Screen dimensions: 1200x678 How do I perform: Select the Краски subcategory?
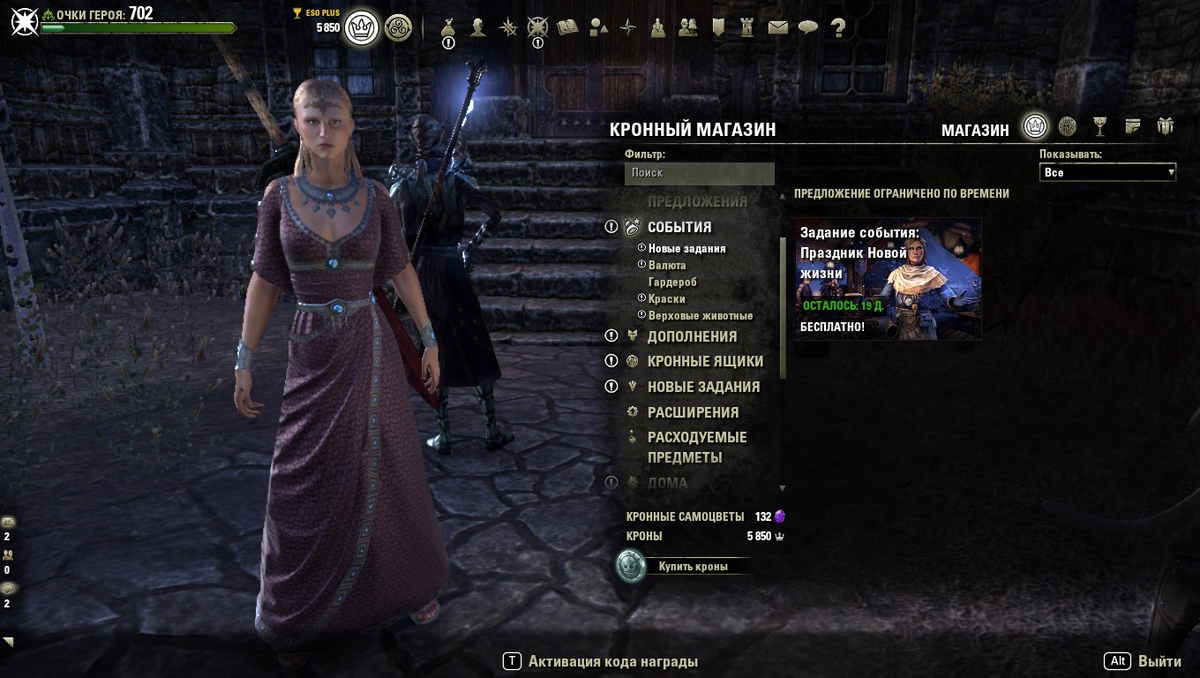[x=666, y=299]
